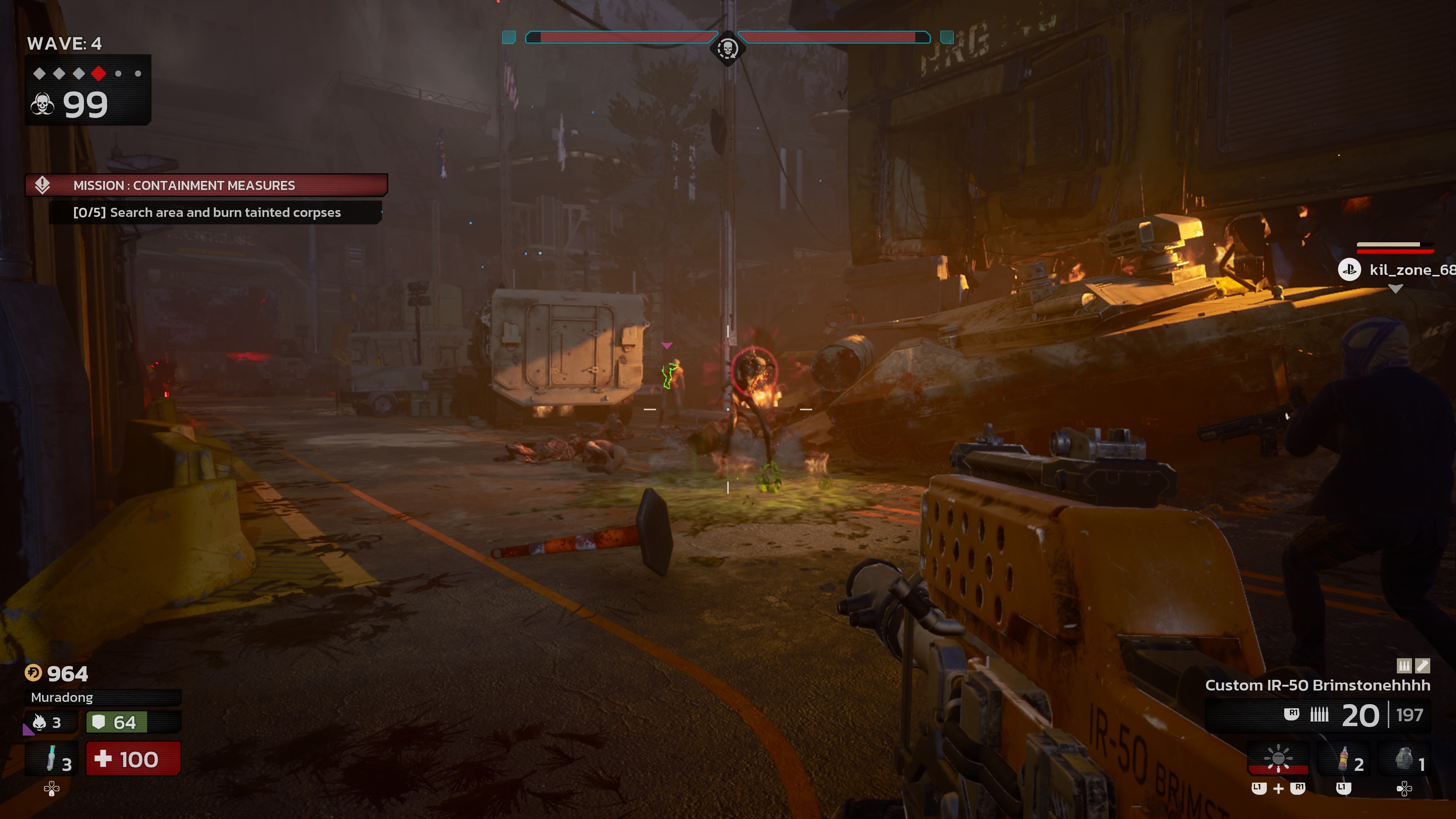The height and width of the screenshot is (819, 1456).
Task: Click the skull emblem between the boss bars
Action: click(728, 49)
